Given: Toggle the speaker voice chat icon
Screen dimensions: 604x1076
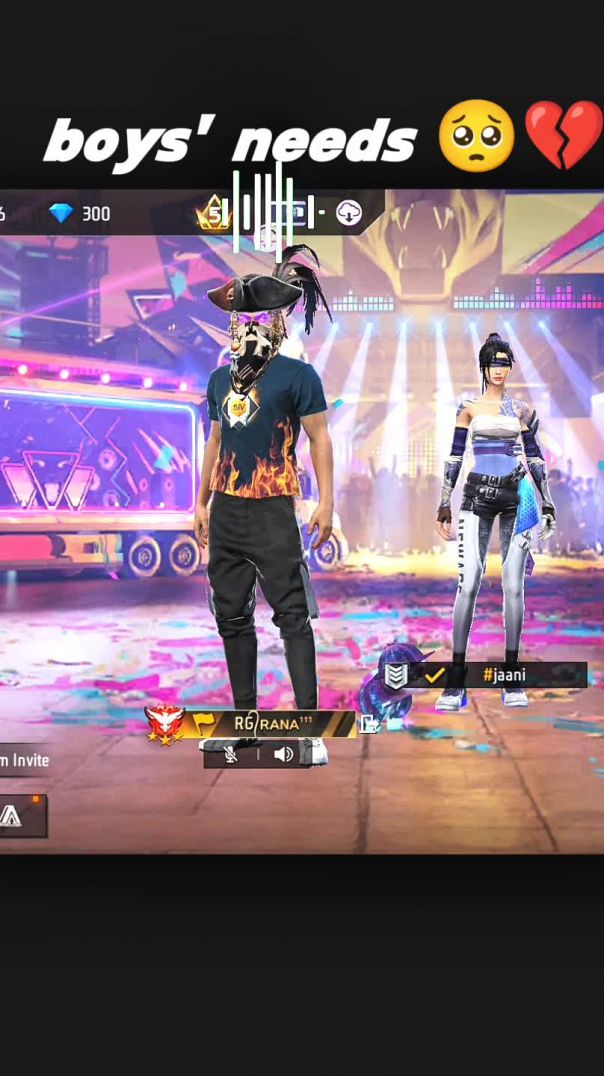Looking at the screenshot, I should (x=283, y=754).
